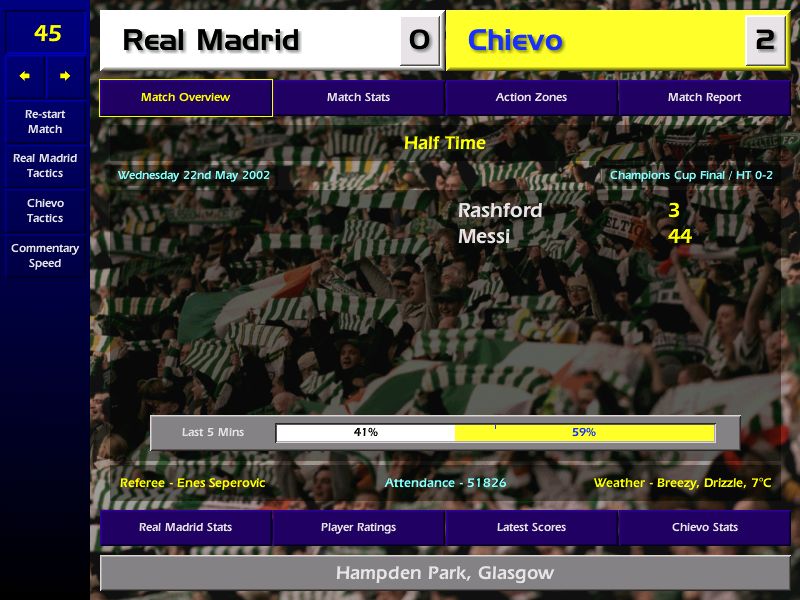Select the Chievo team name

[515, 41]
